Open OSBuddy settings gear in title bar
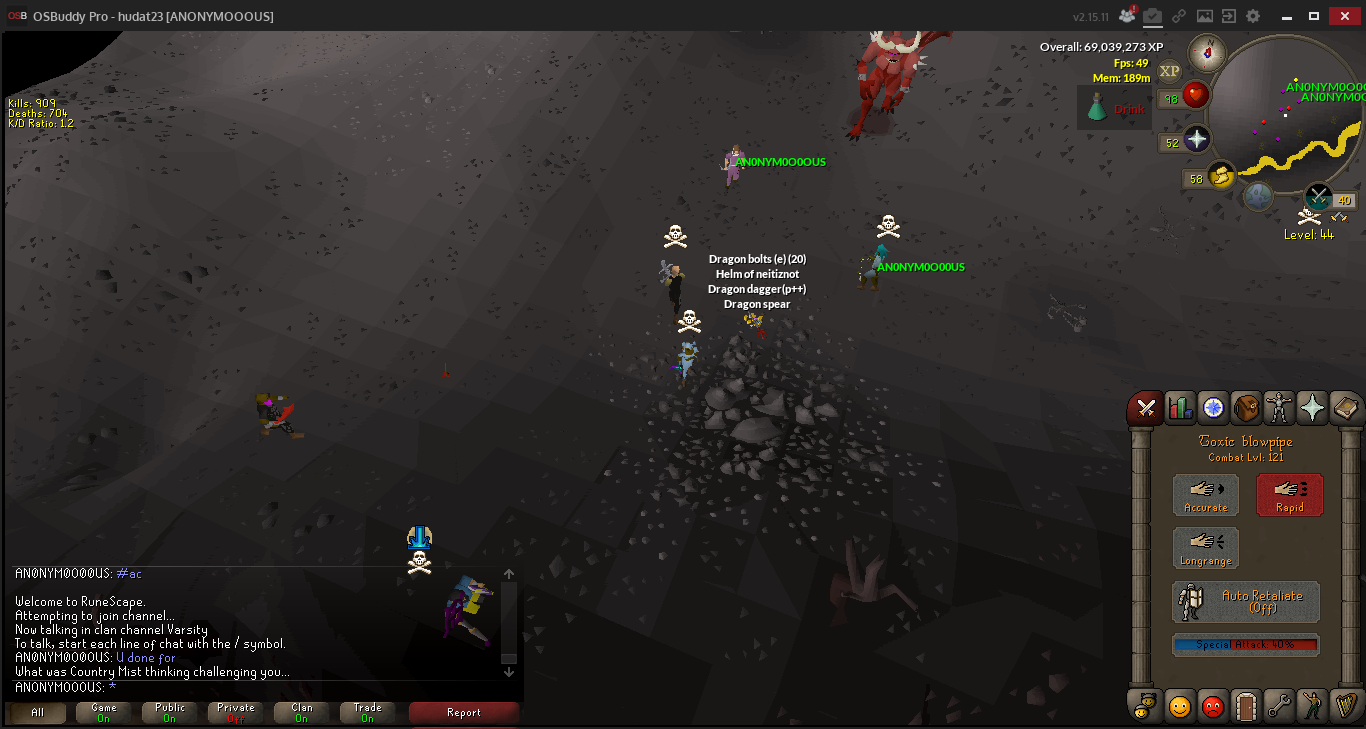This screenshot has height=729, width=1366. pyautogui.click(x=1252, y=16)
